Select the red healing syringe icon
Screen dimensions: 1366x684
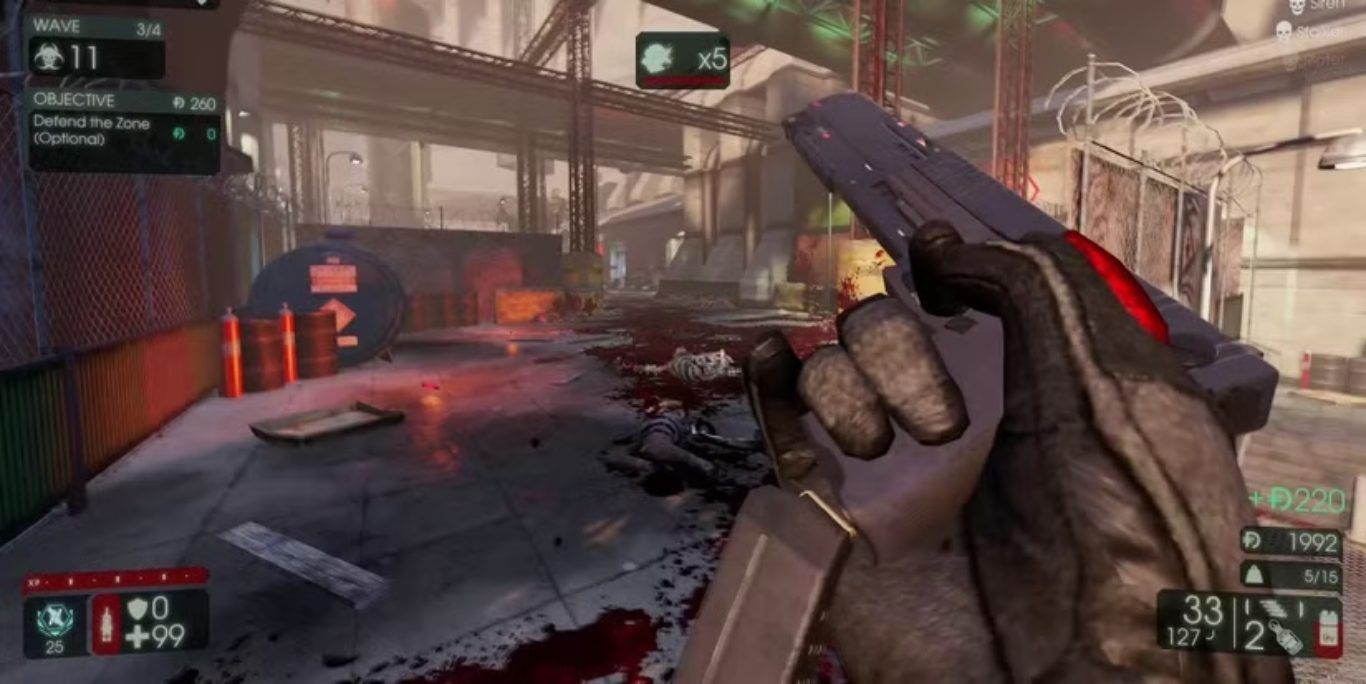click(106, 622)
